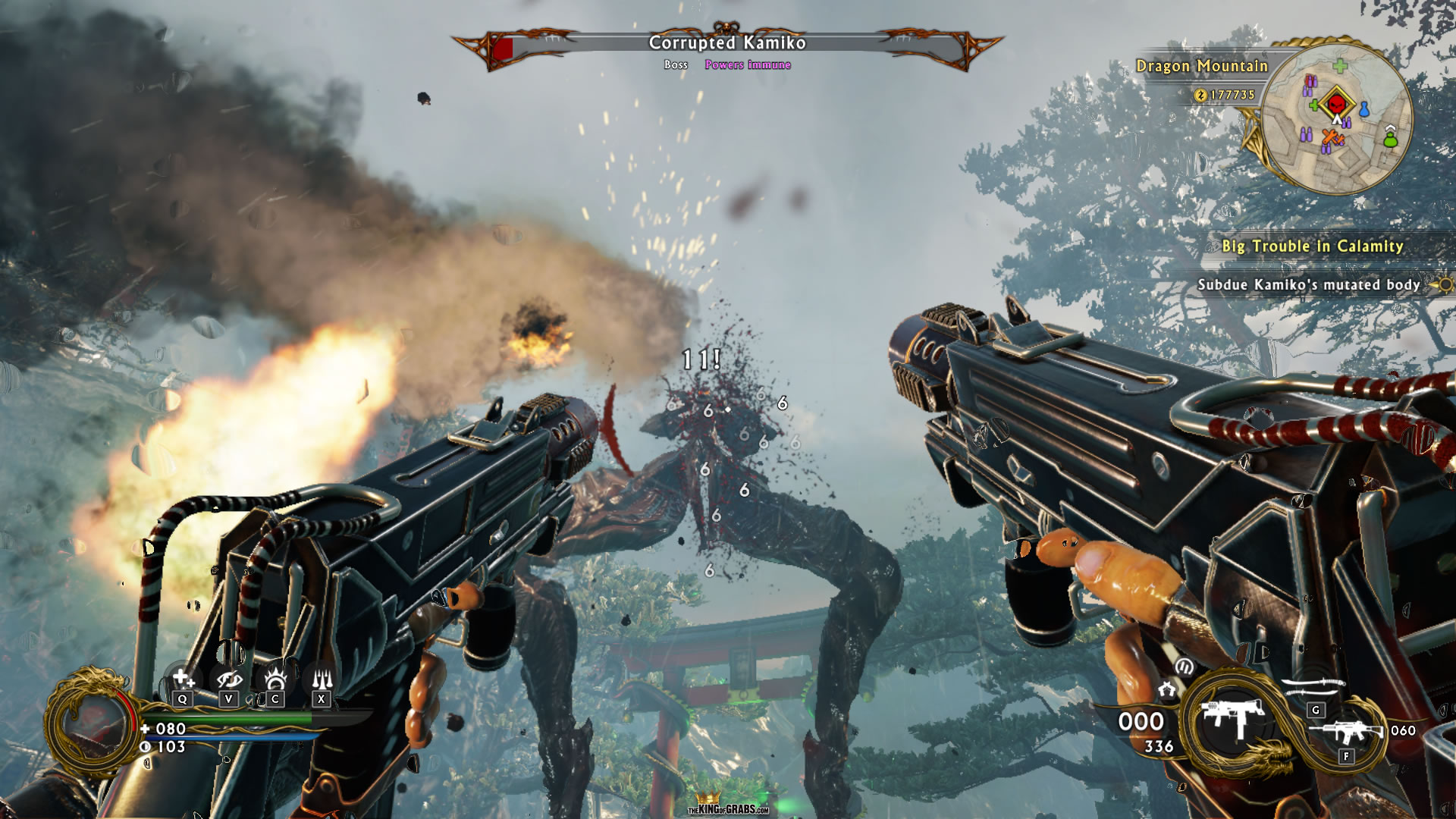Select the equipped submachine gun icon

pos(1234,718)
